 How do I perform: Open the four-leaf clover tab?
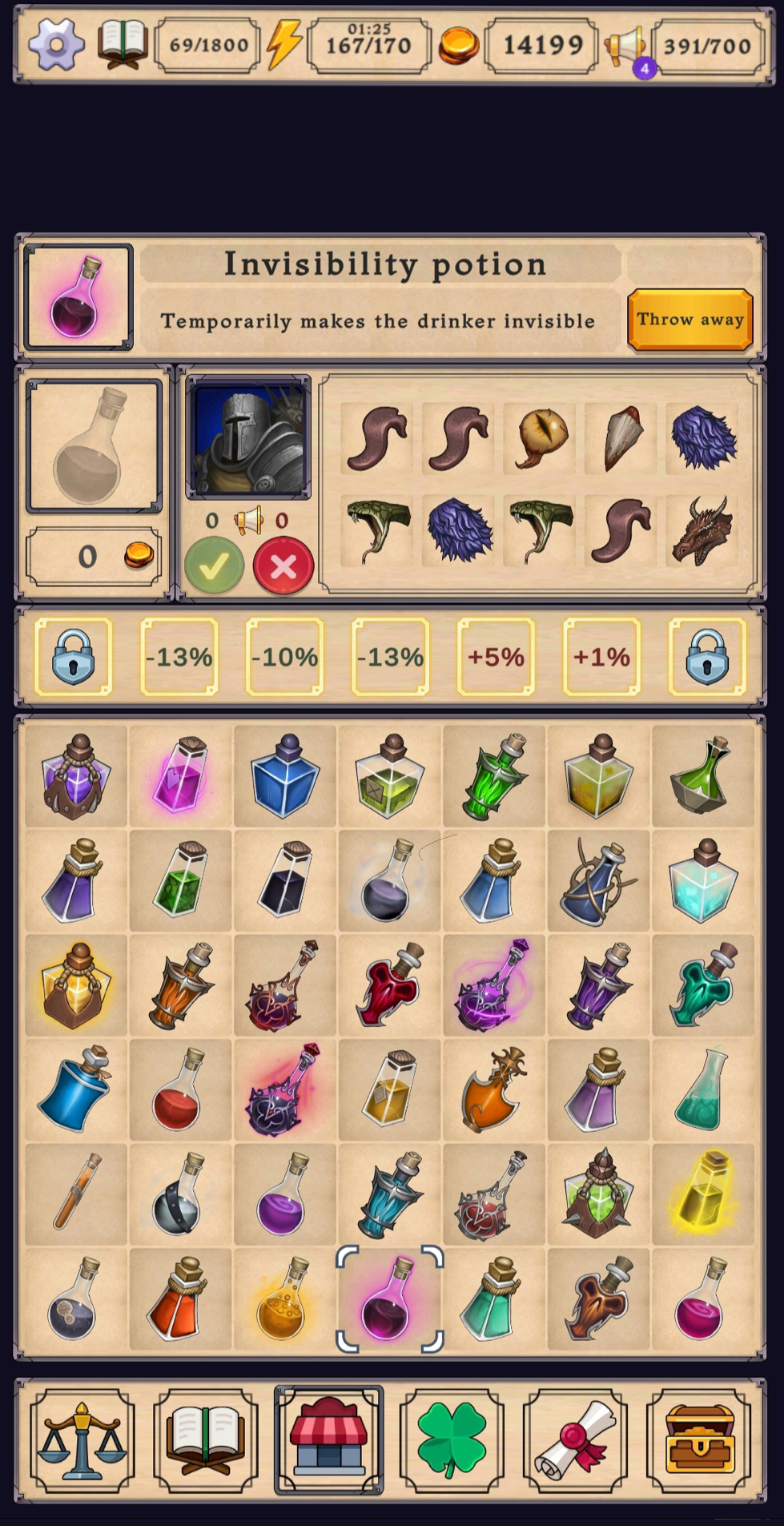[452, 1440]
